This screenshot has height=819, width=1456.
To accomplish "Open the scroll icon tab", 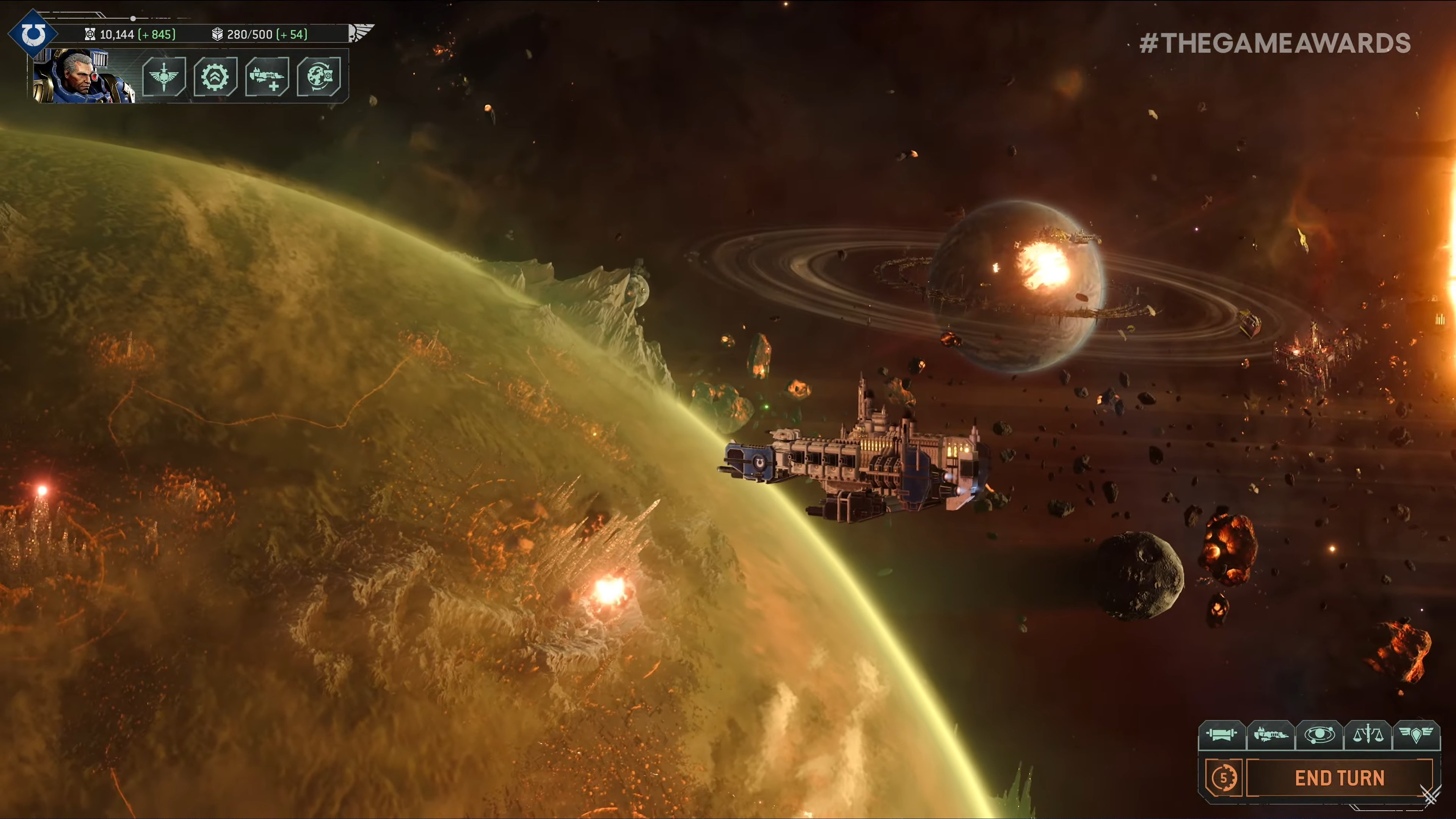I will coord(1222,735).
